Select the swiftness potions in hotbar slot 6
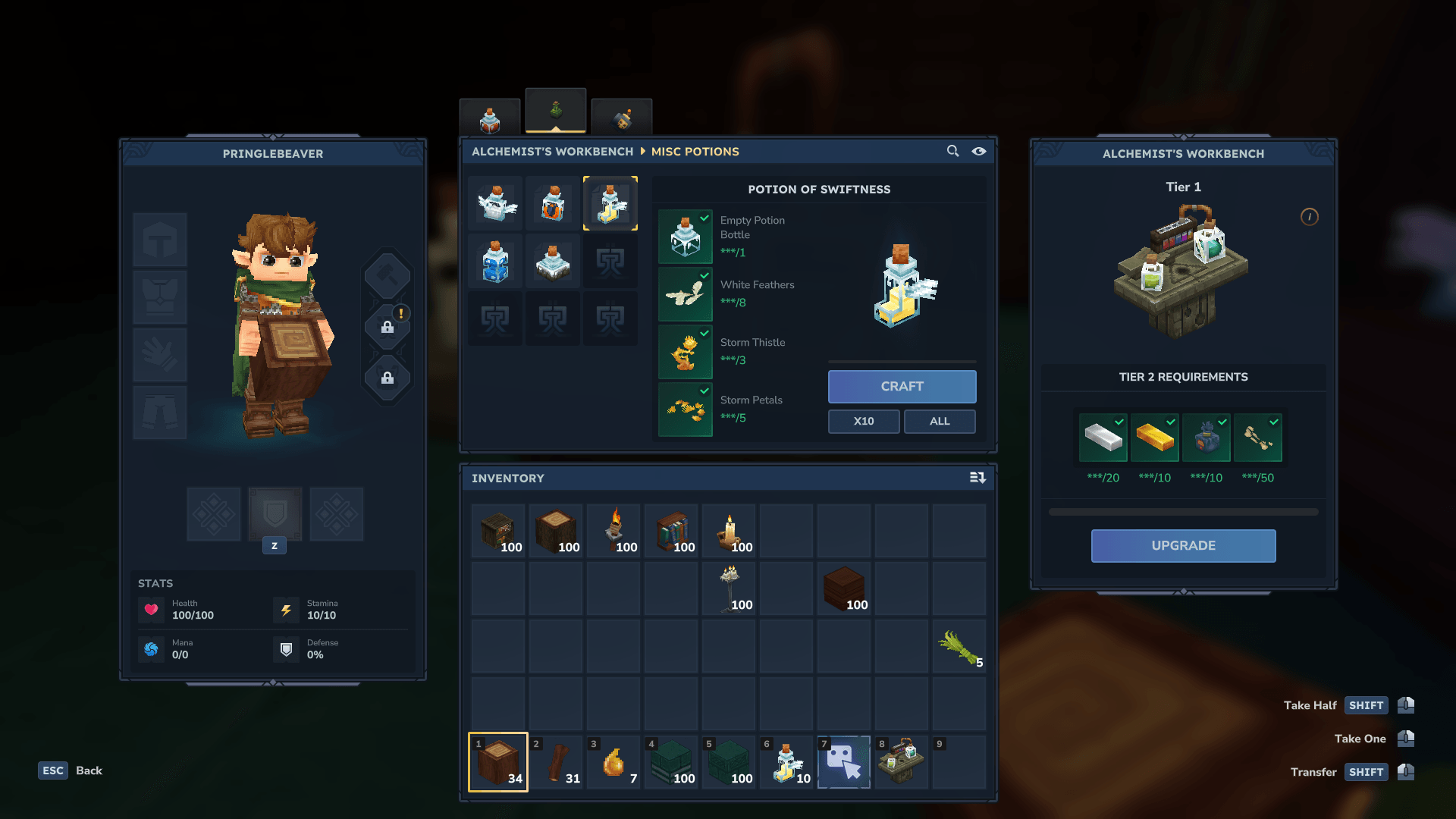 786,762
